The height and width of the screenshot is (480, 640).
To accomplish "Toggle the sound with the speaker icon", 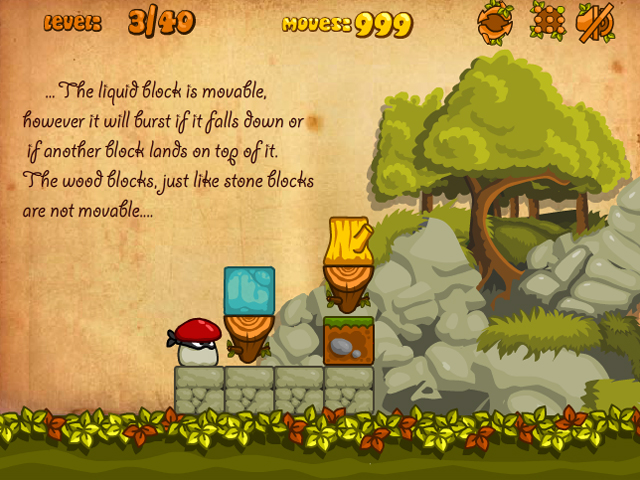I will (597, 23).
